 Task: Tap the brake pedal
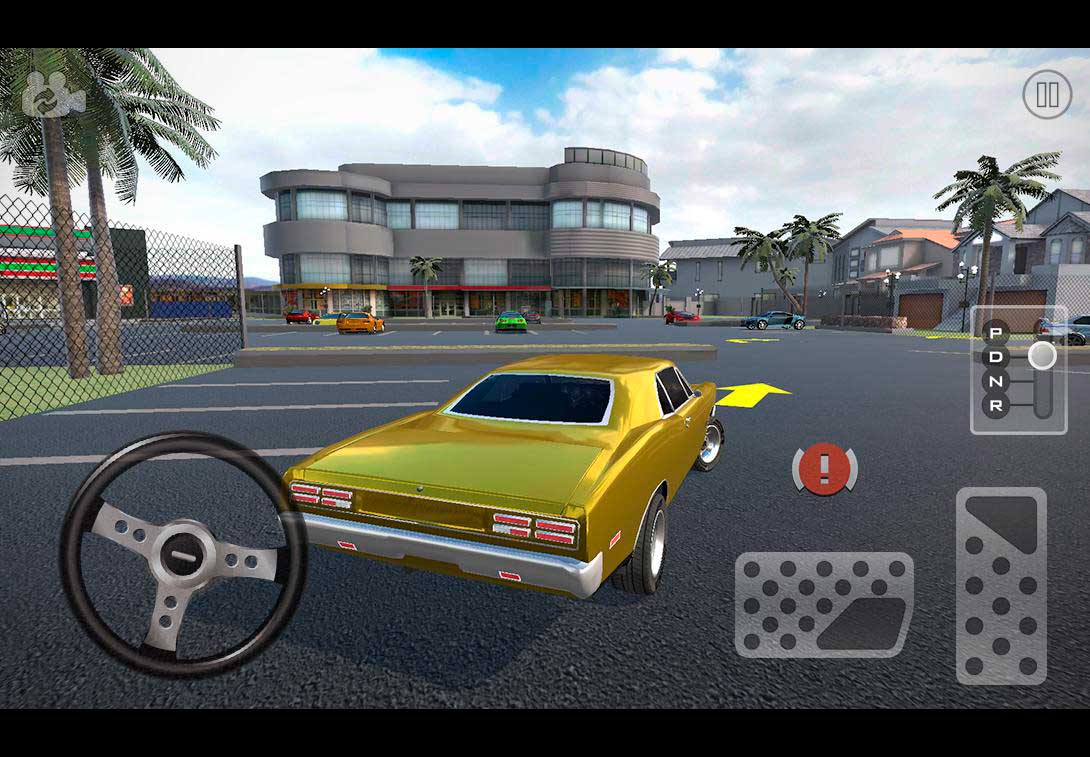pyautogui.click(x=824, y=604)
